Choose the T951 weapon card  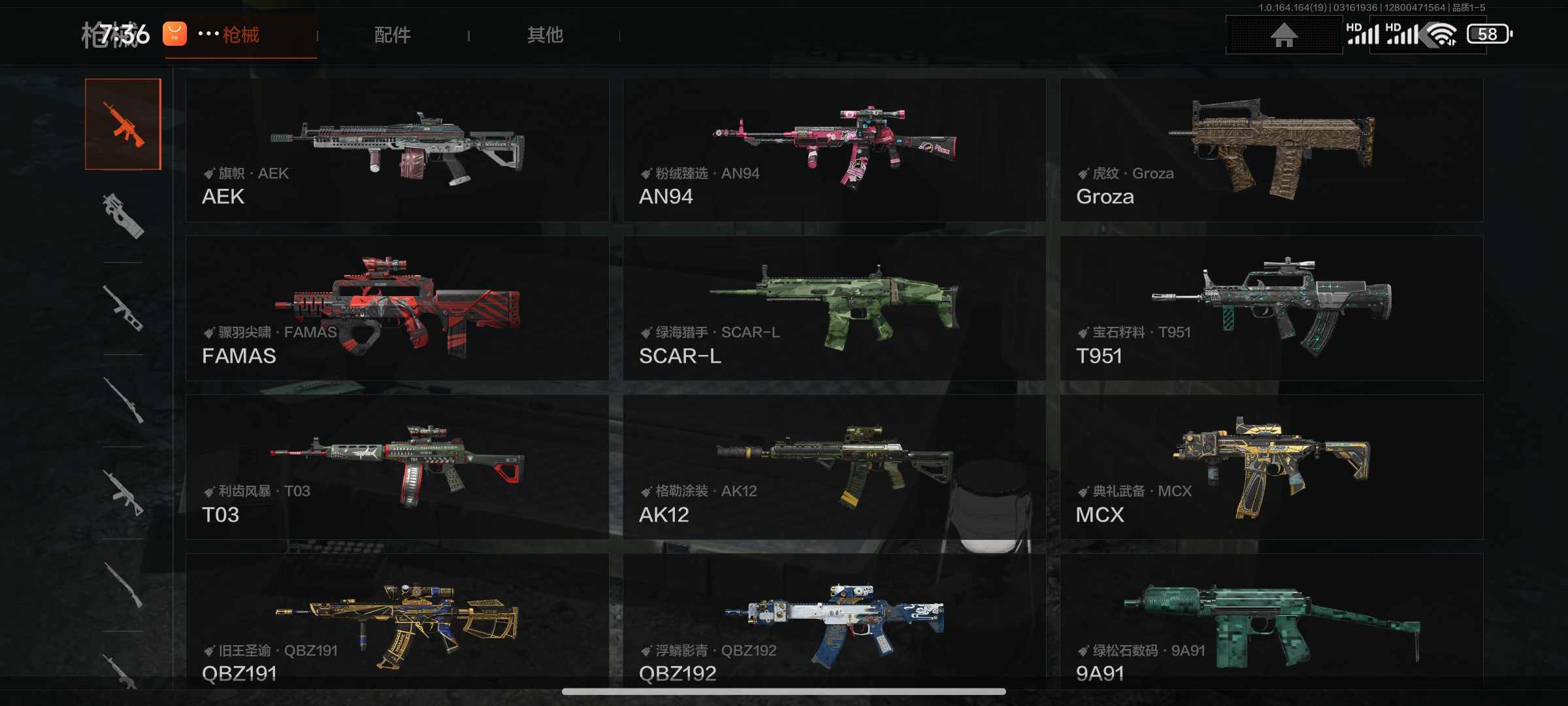1271,308
